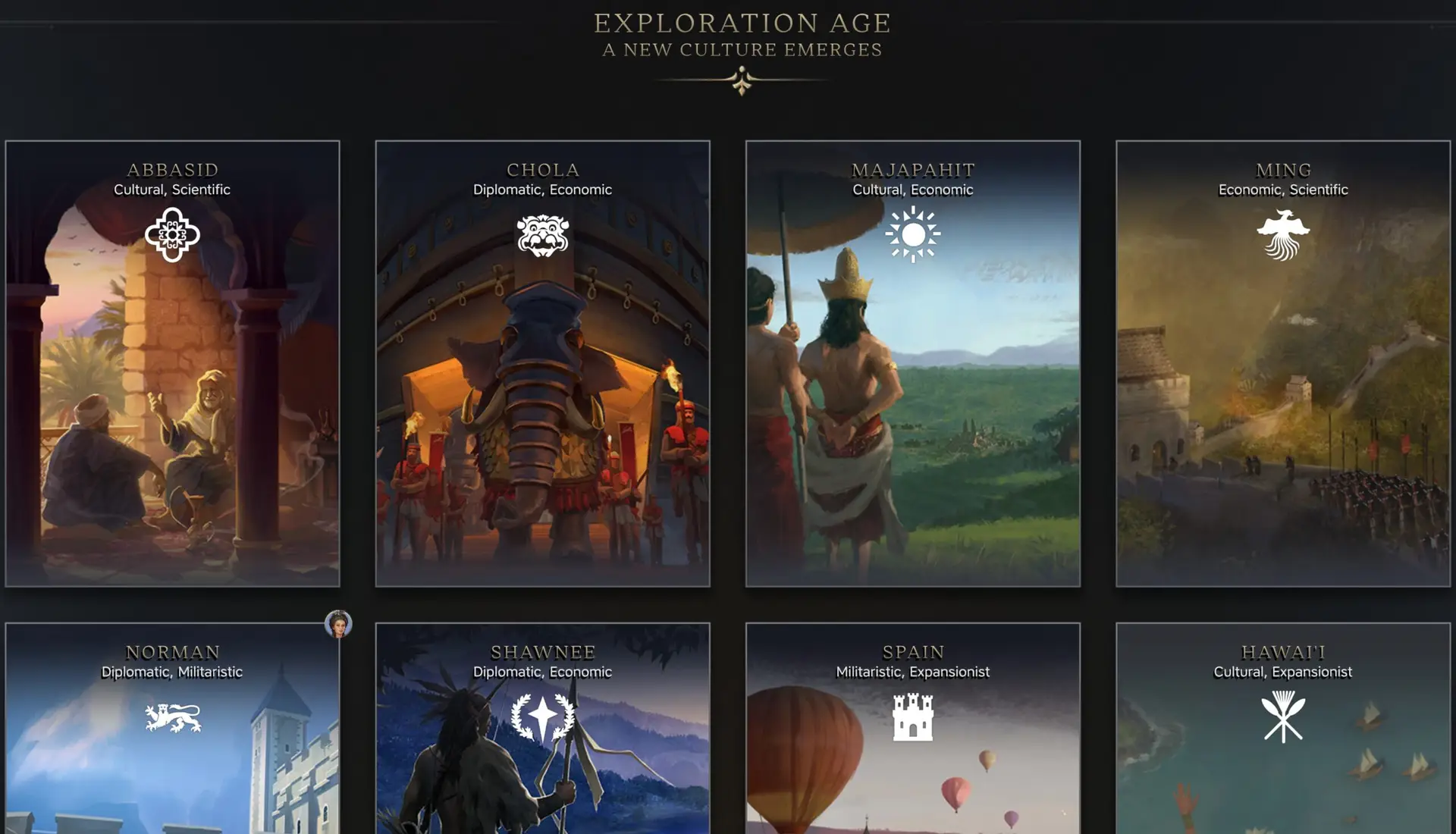Select the Majapahit sun emblem icon
The height and width of the screenshot is (834, 1456).
click(x=913, y=235)
